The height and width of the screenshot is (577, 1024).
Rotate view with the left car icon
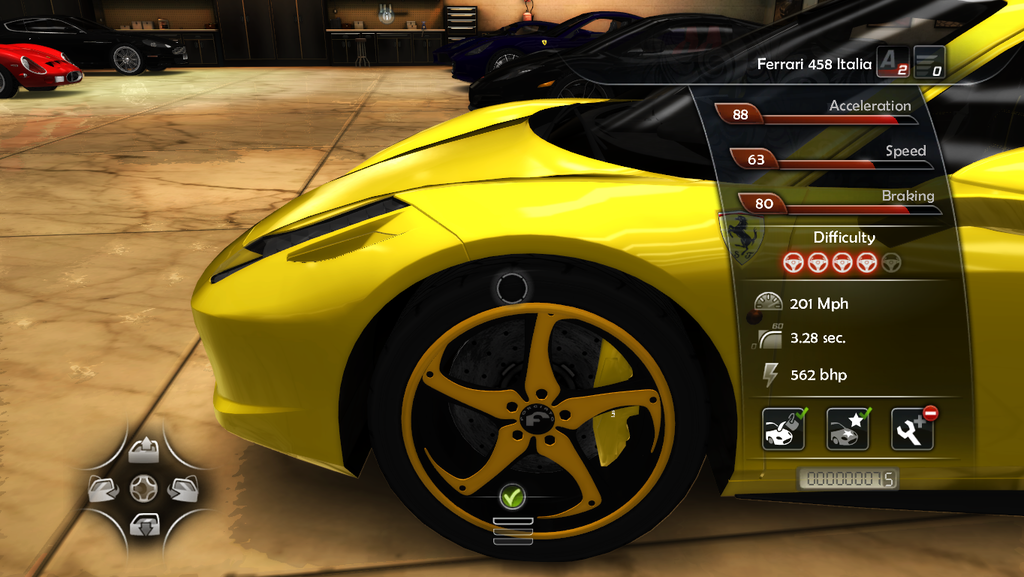[104, 488]
